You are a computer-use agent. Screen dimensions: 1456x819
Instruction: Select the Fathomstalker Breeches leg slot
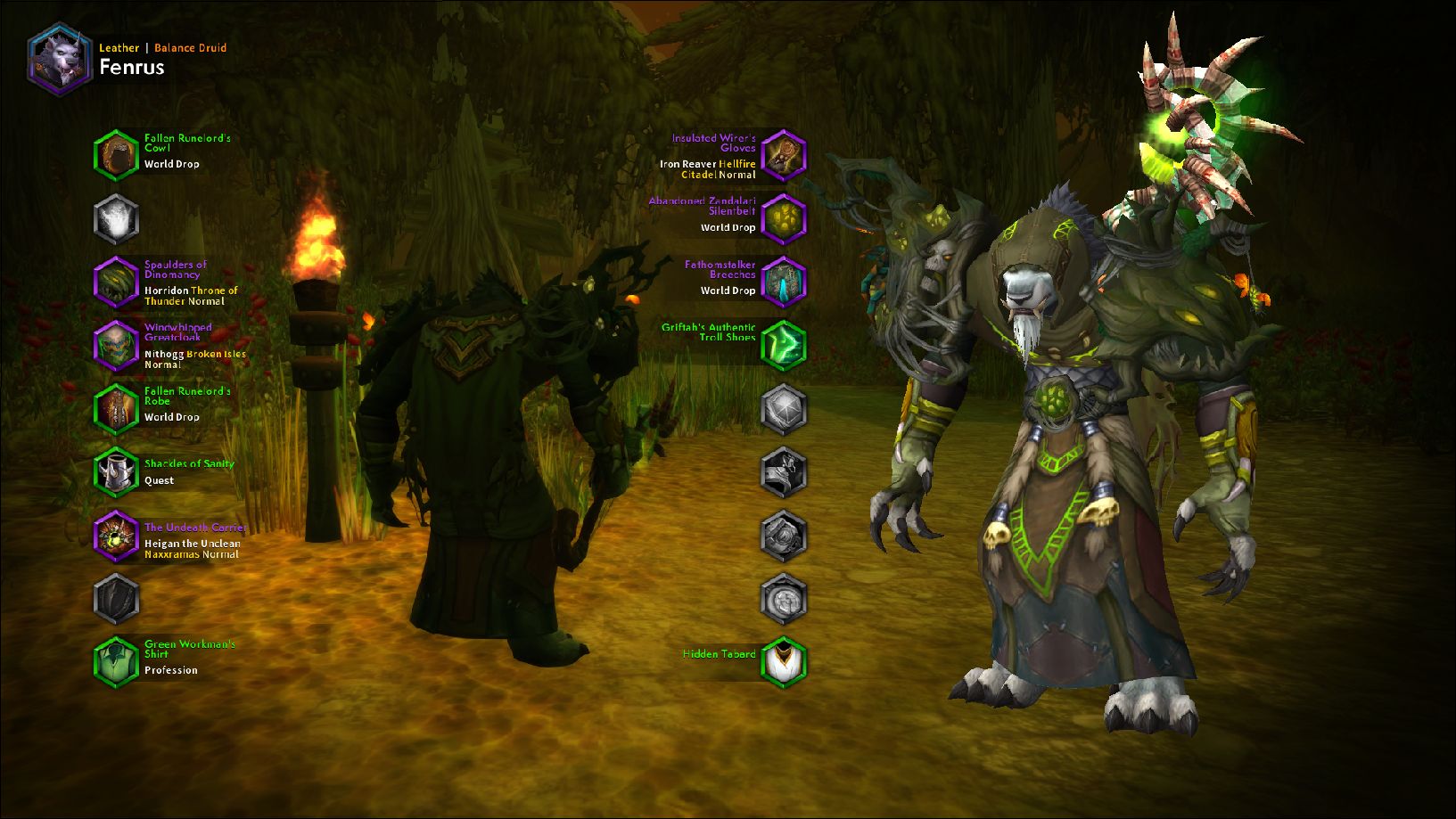[x=784, y=282]
